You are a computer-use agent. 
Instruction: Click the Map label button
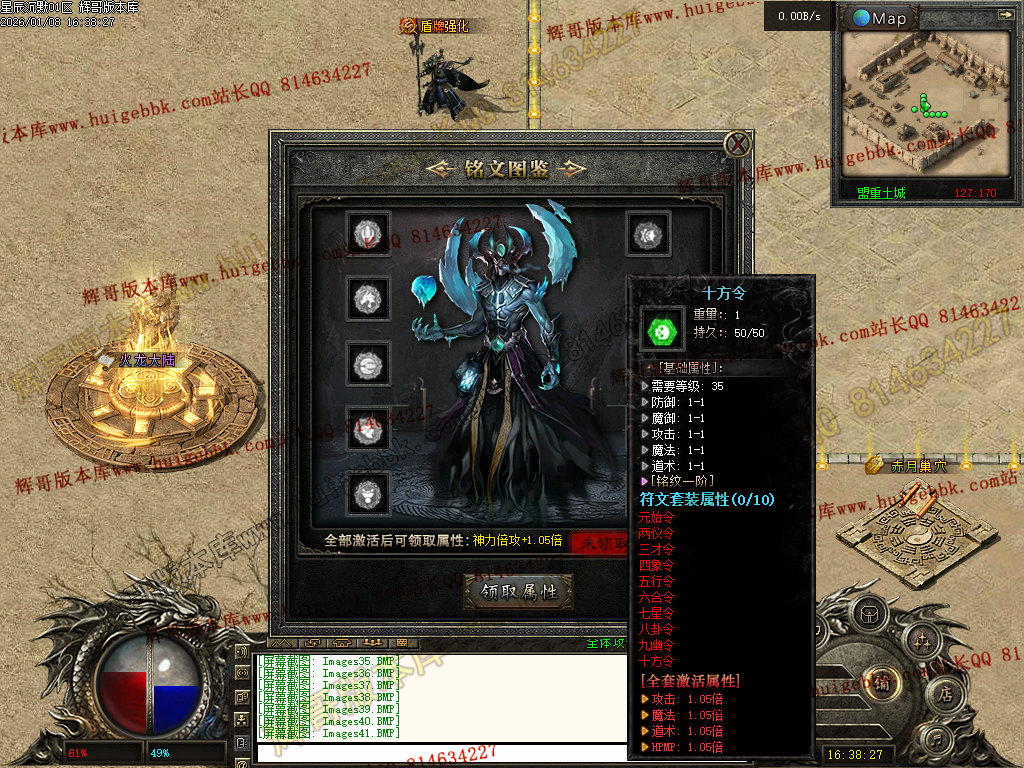coord(880,18)
